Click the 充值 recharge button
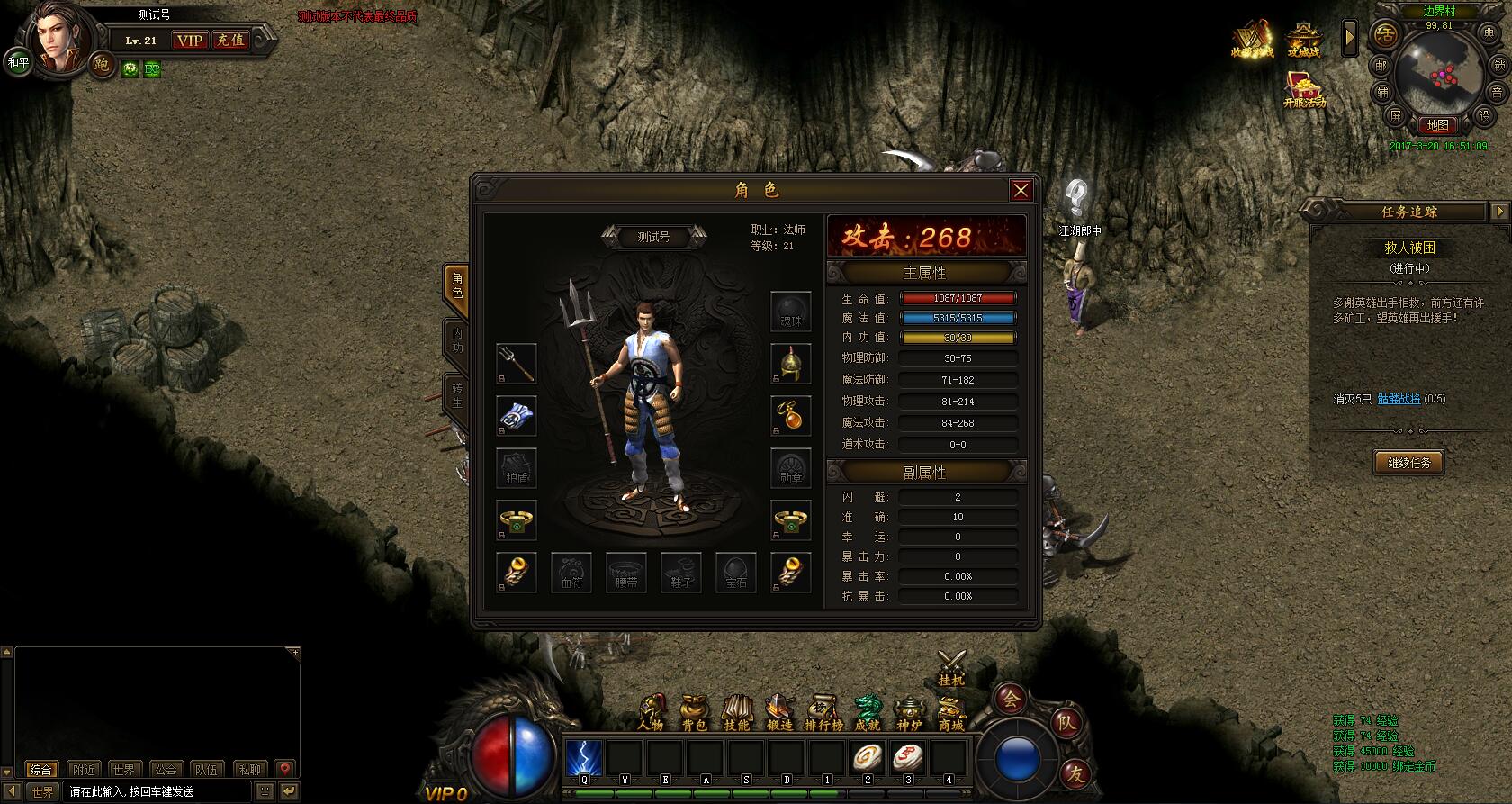1512x804 pixels. click(230, 40)
